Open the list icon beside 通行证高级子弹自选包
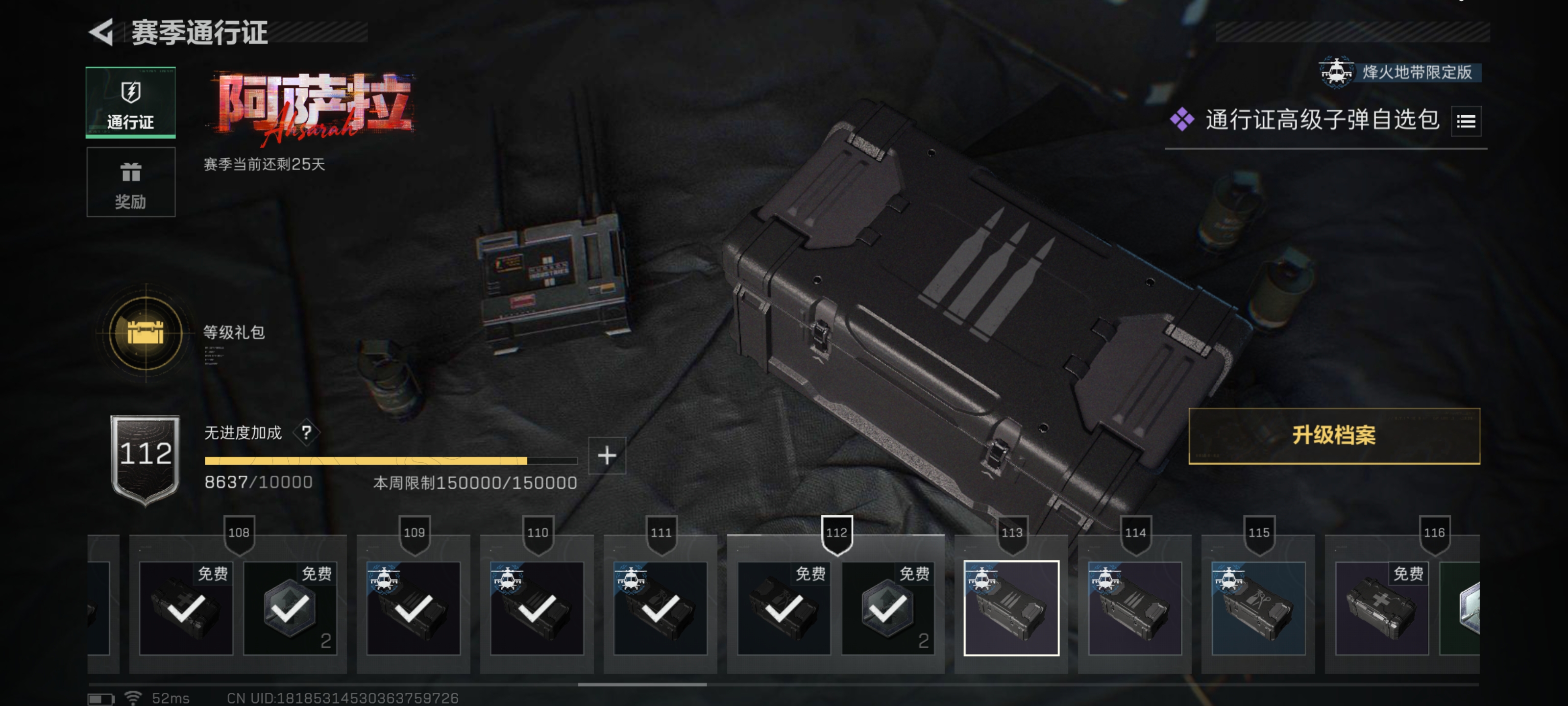This screenshot has width=1568, height=706. tap(1466, 121)
